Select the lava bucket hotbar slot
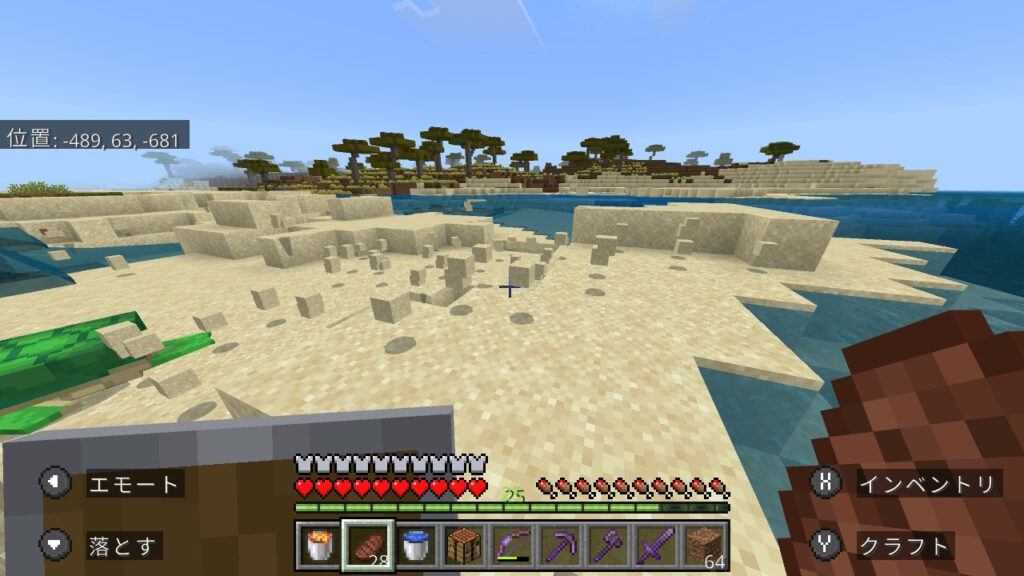 [318, 546]
